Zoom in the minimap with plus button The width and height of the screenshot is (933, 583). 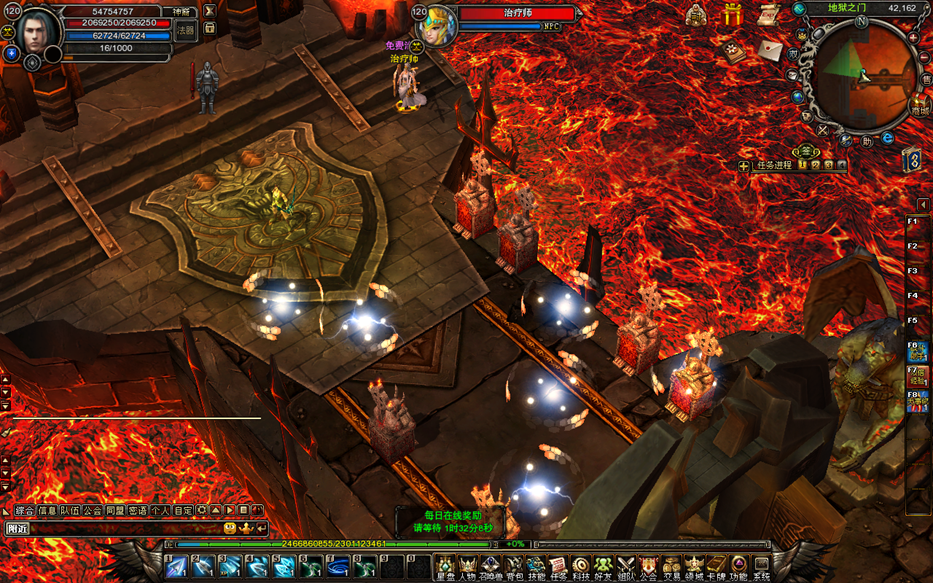click(x=913, y=38)
